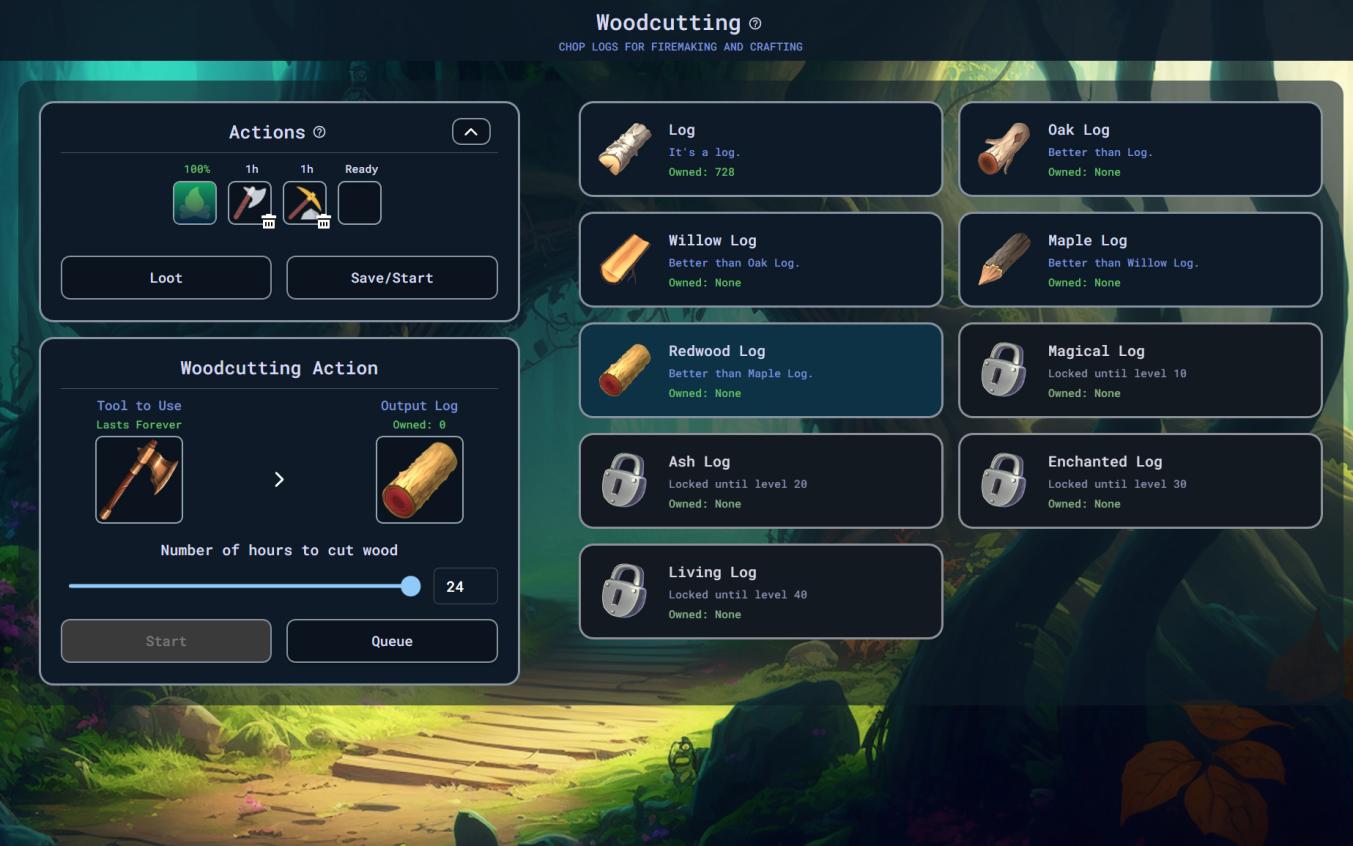Screen dimensions: 1353x846
Task: Open the help icon next to Actions
Action: (320, 132)
